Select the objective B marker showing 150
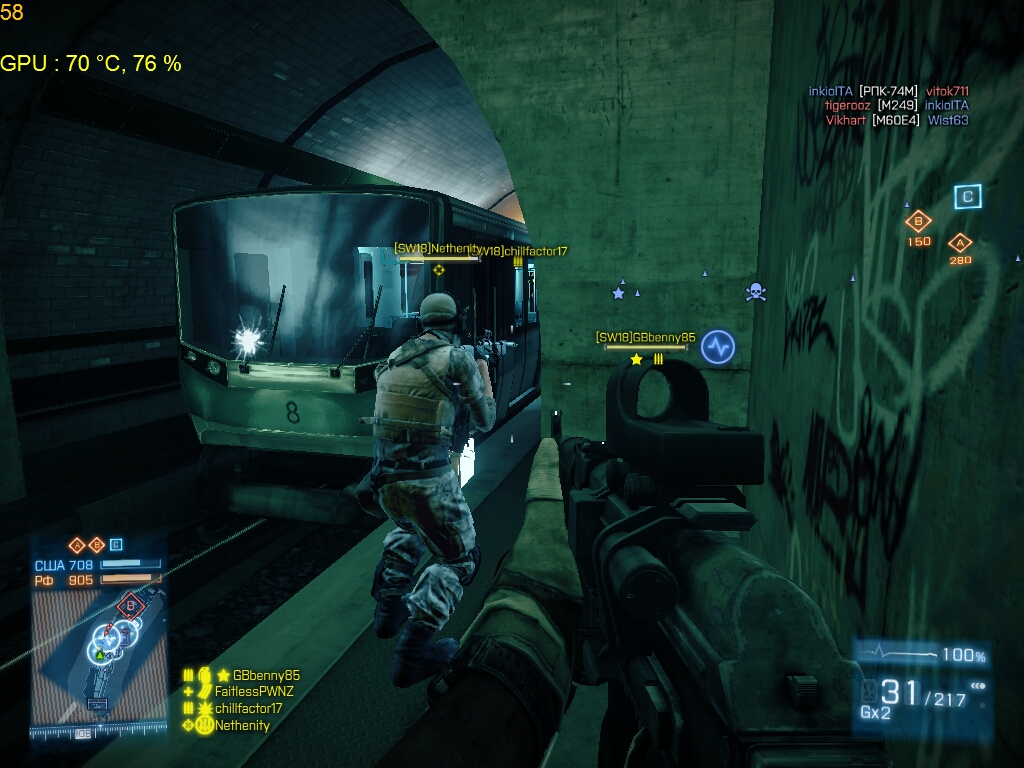 click(x=918, y=222)
